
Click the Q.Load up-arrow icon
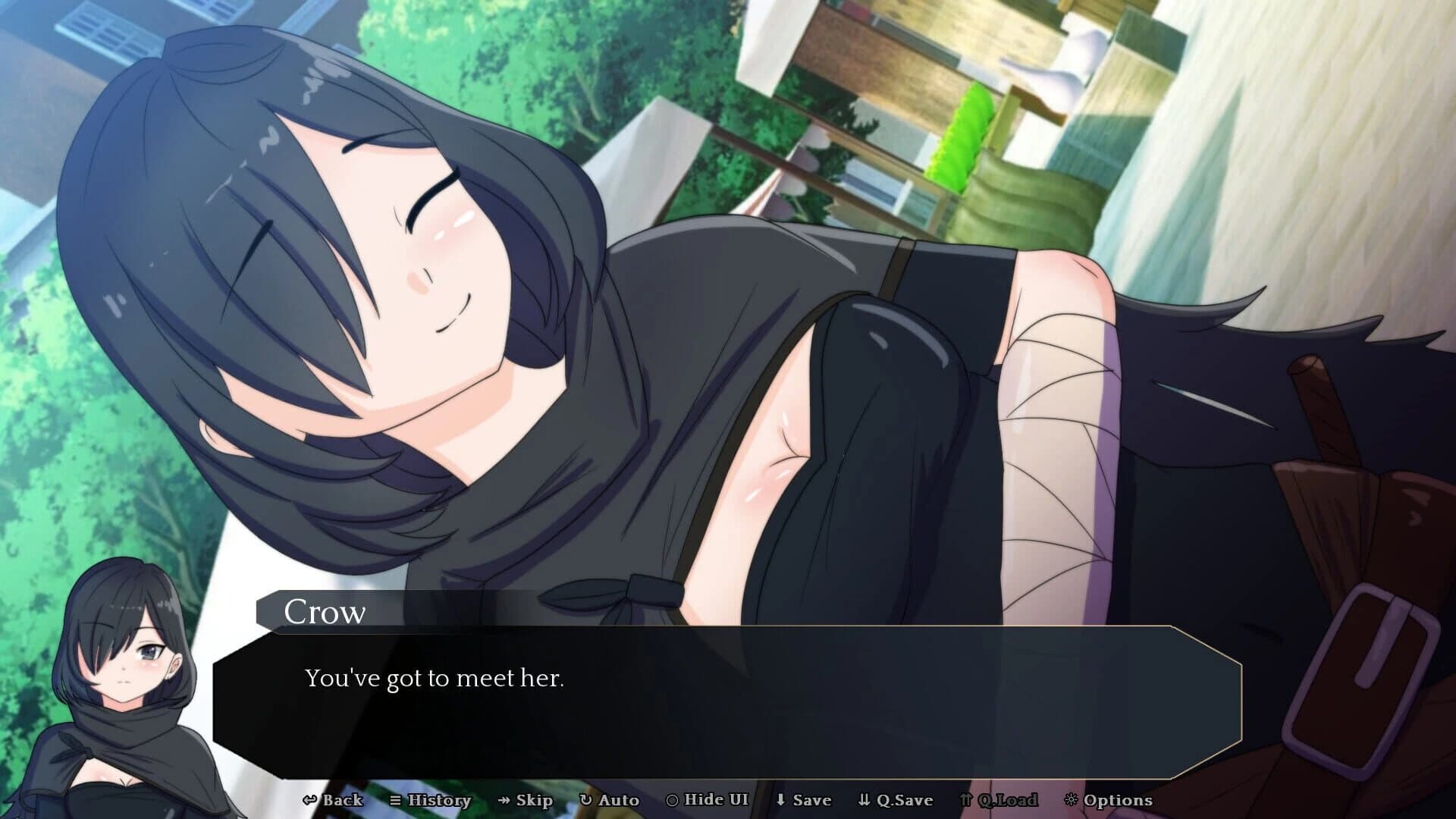965,799
